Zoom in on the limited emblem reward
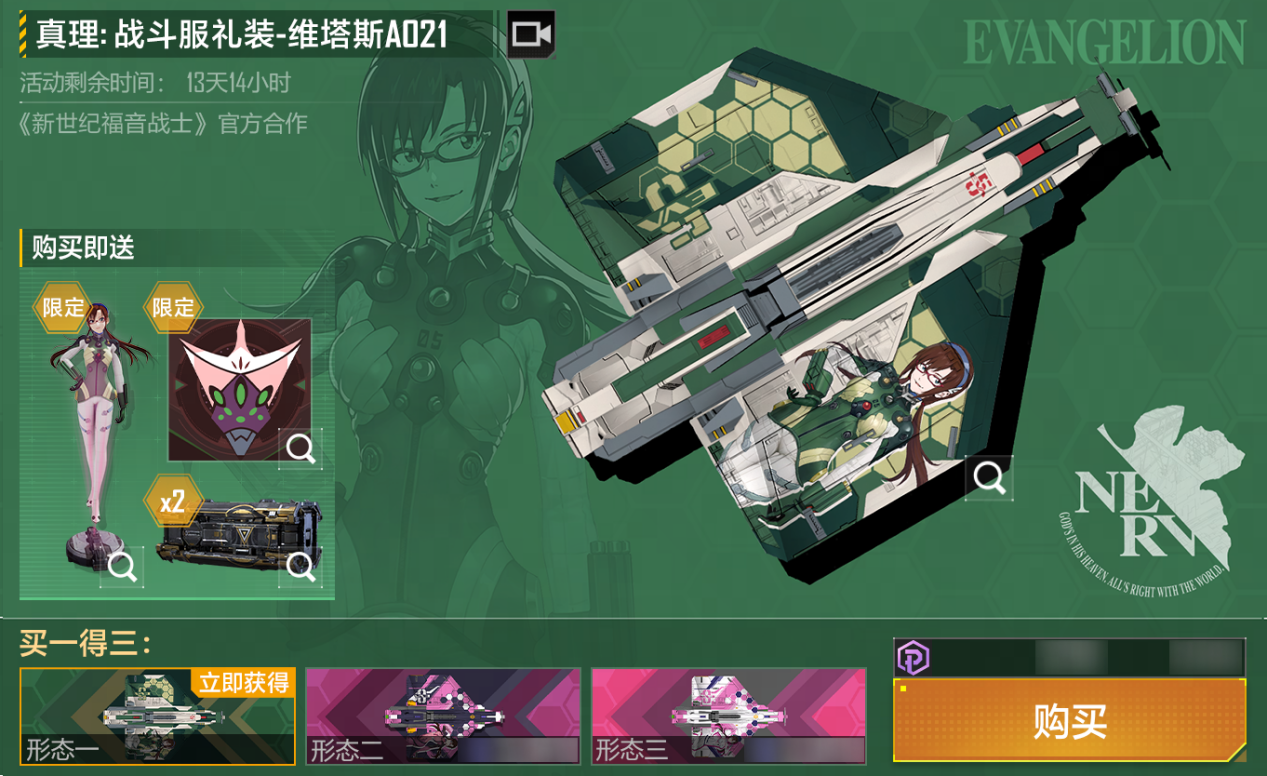The image size is (1267, 776). [x=300, y=448]
